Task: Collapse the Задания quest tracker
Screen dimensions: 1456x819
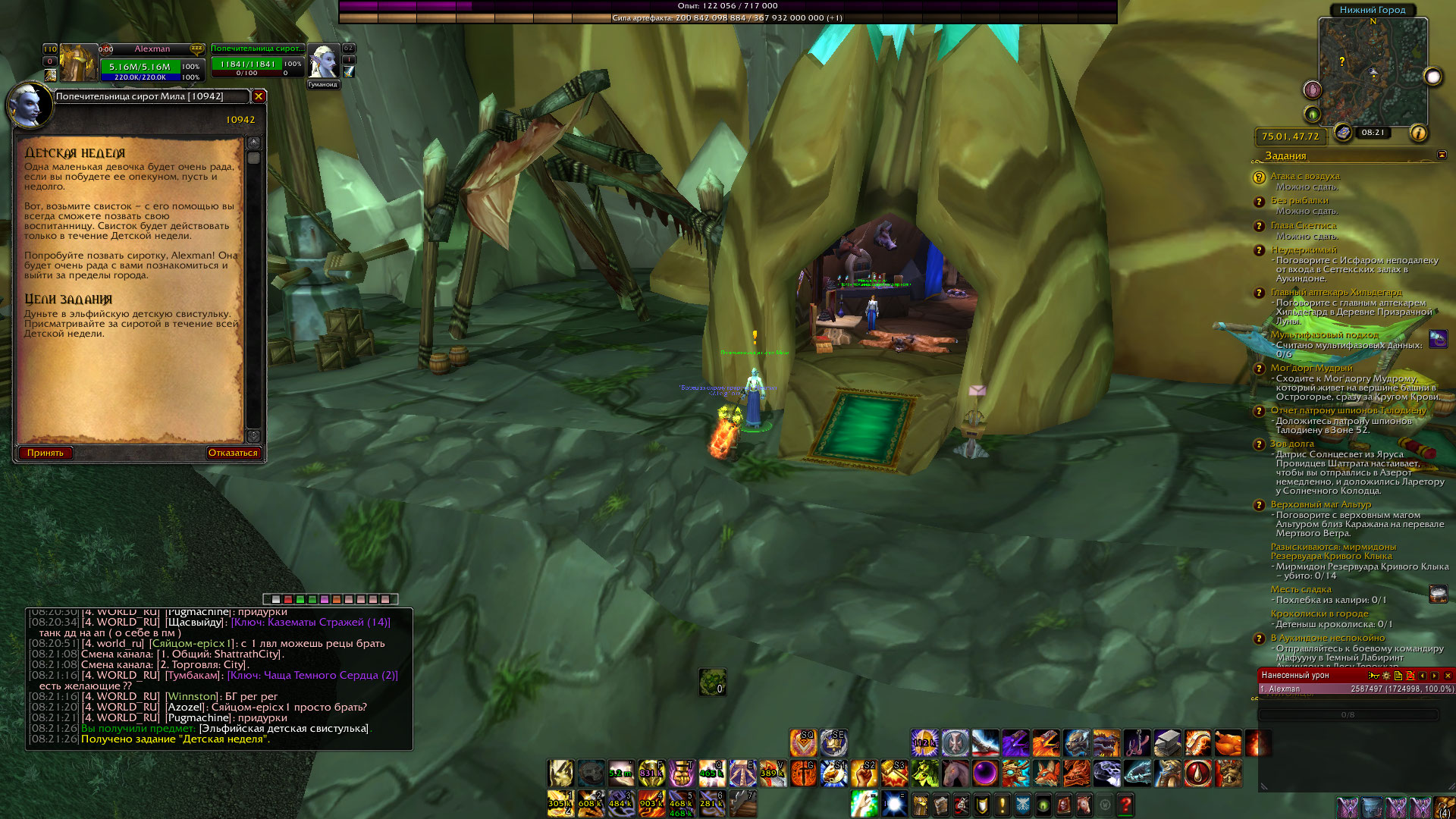Action: coord(1442,155)
